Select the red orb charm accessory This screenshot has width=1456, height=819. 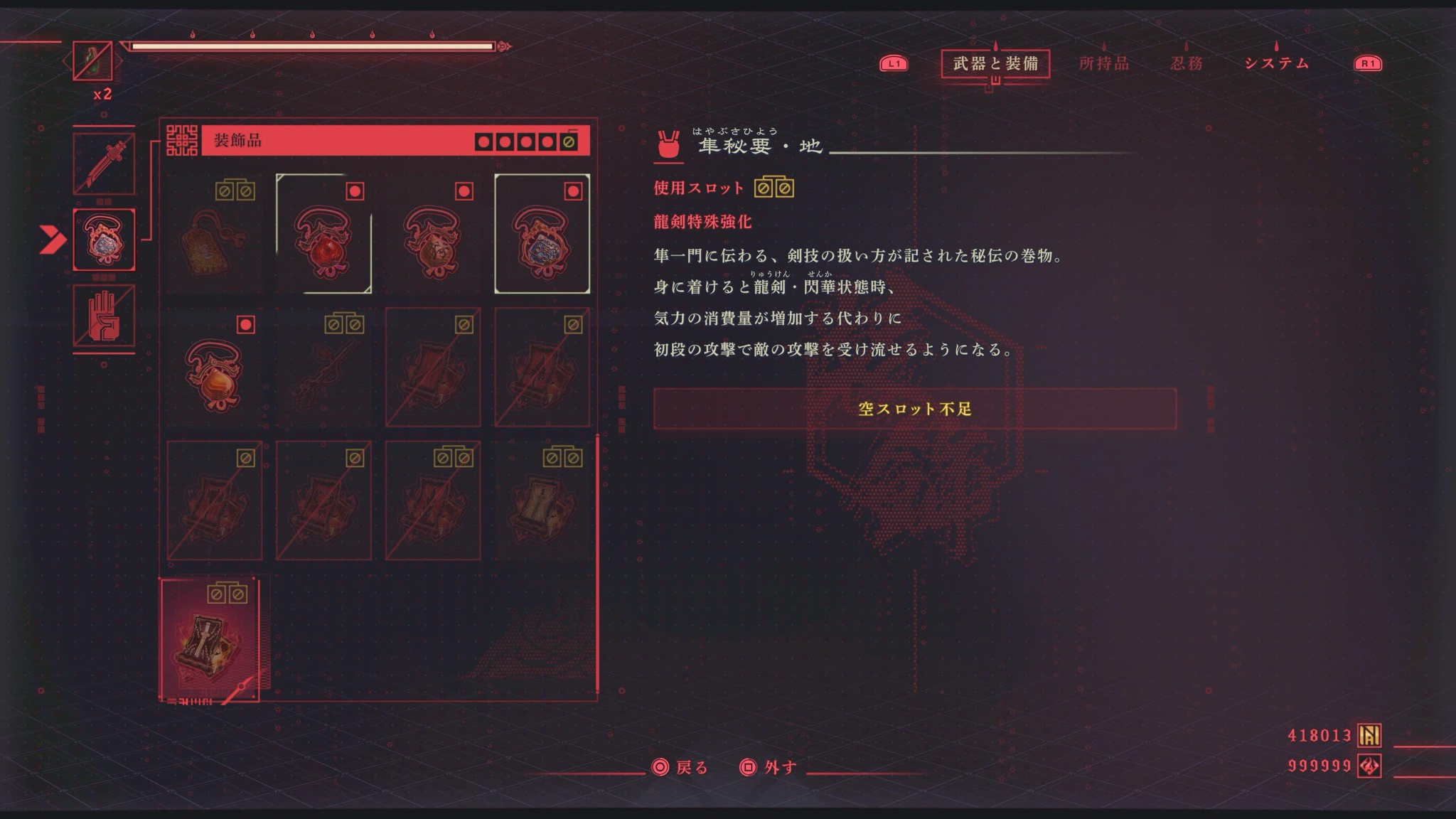323,234
